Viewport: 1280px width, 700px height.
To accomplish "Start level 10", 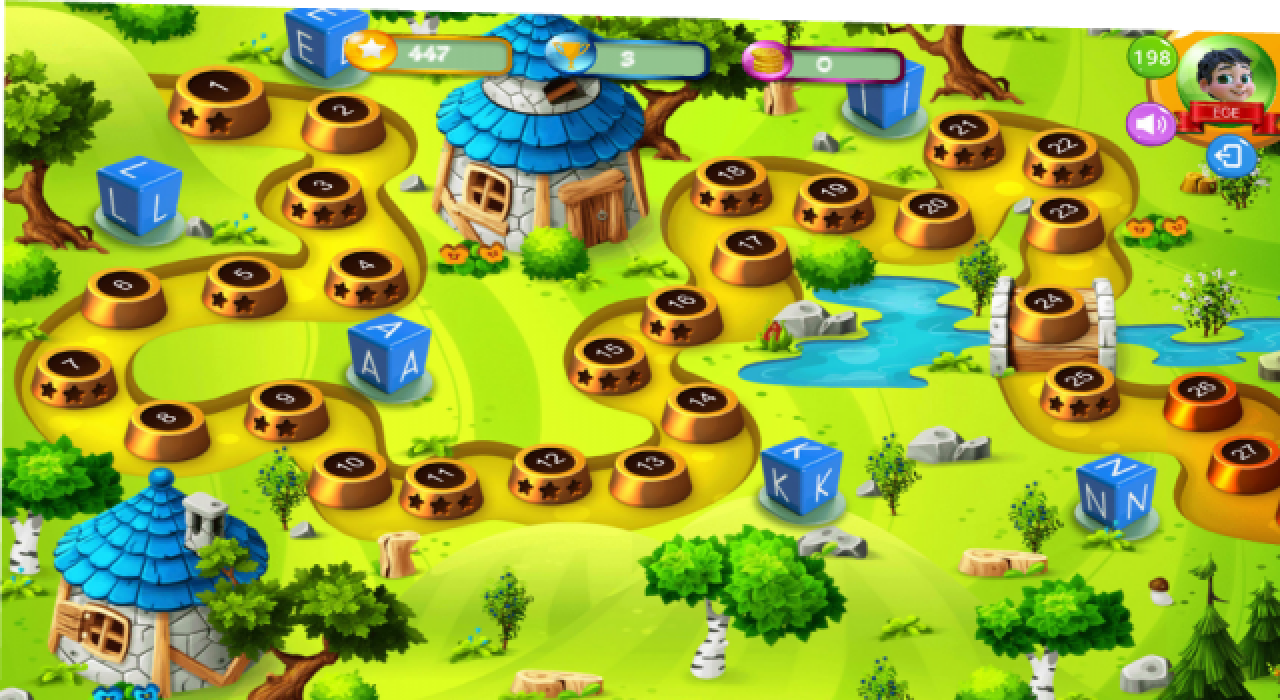I will (x=350, y=473).
